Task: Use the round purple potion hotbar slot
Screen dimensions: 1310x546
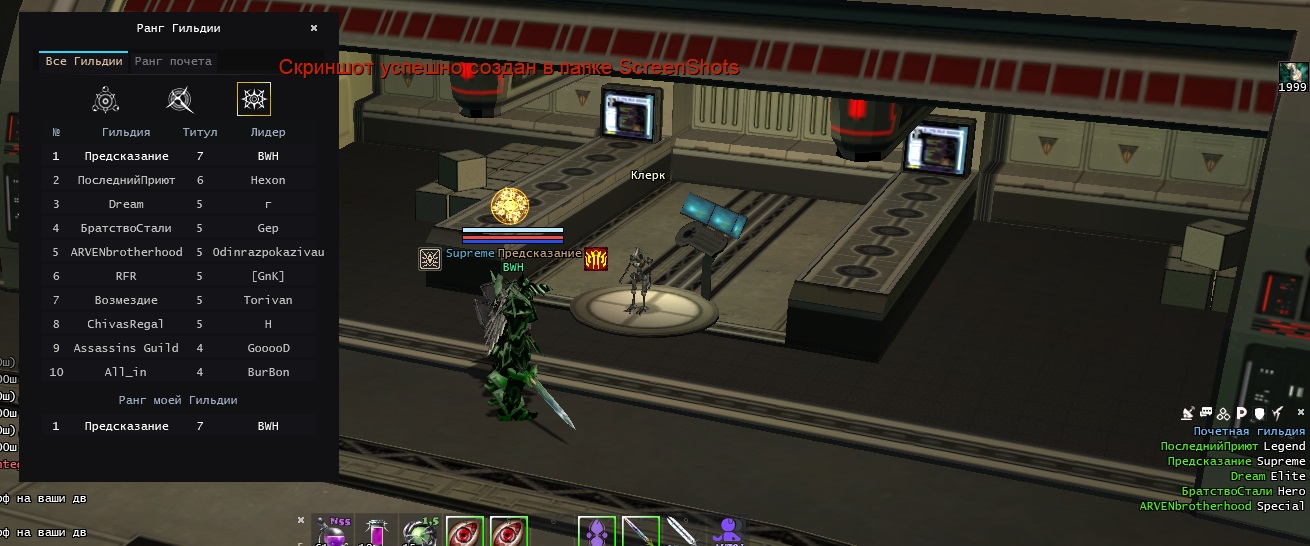Action: coord(333,532)
